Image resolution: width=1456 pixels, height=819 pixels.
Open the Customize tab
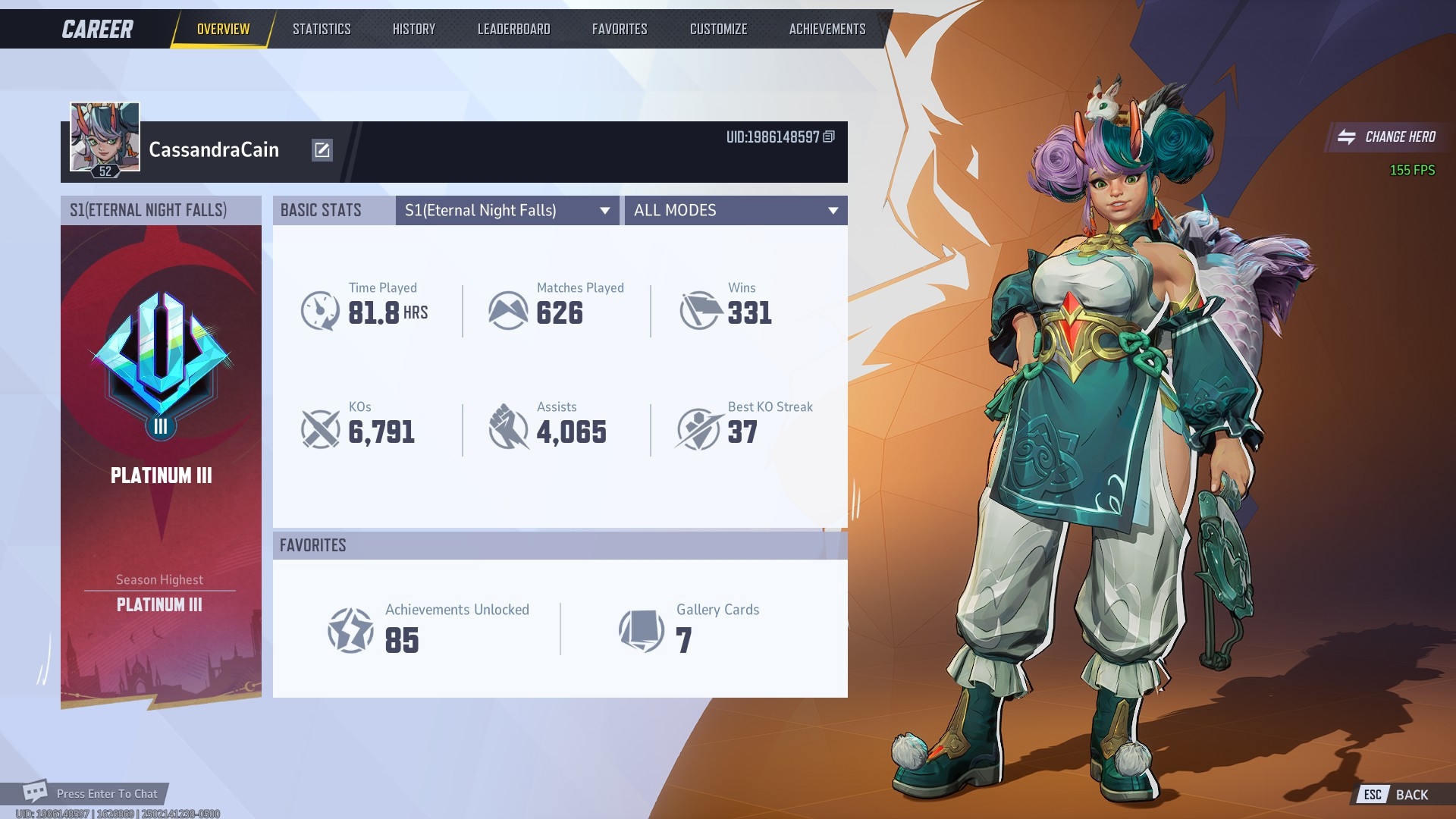click(718, 29)
